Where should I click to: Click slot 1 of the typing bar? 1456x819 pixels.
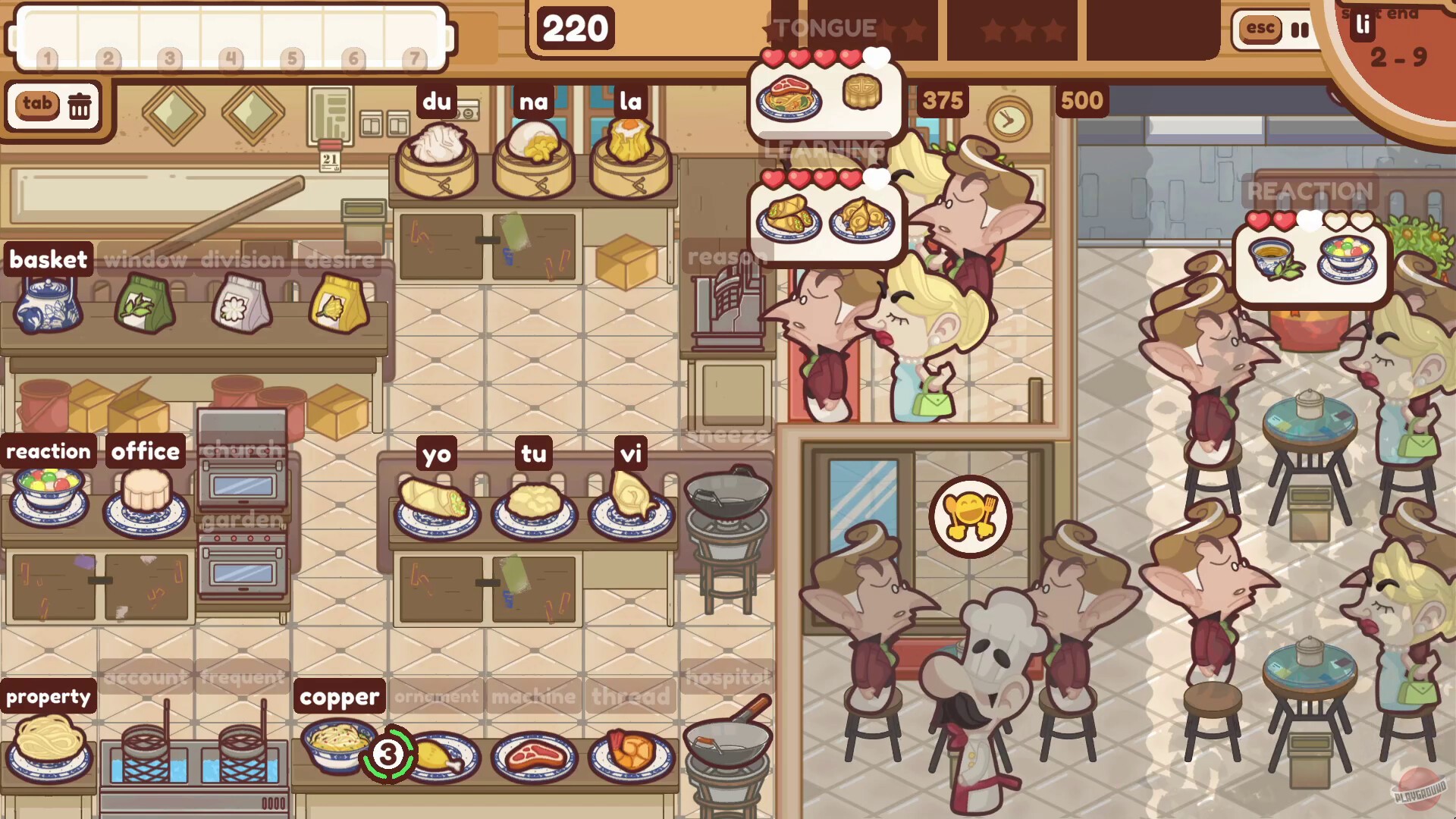(45, 56)
